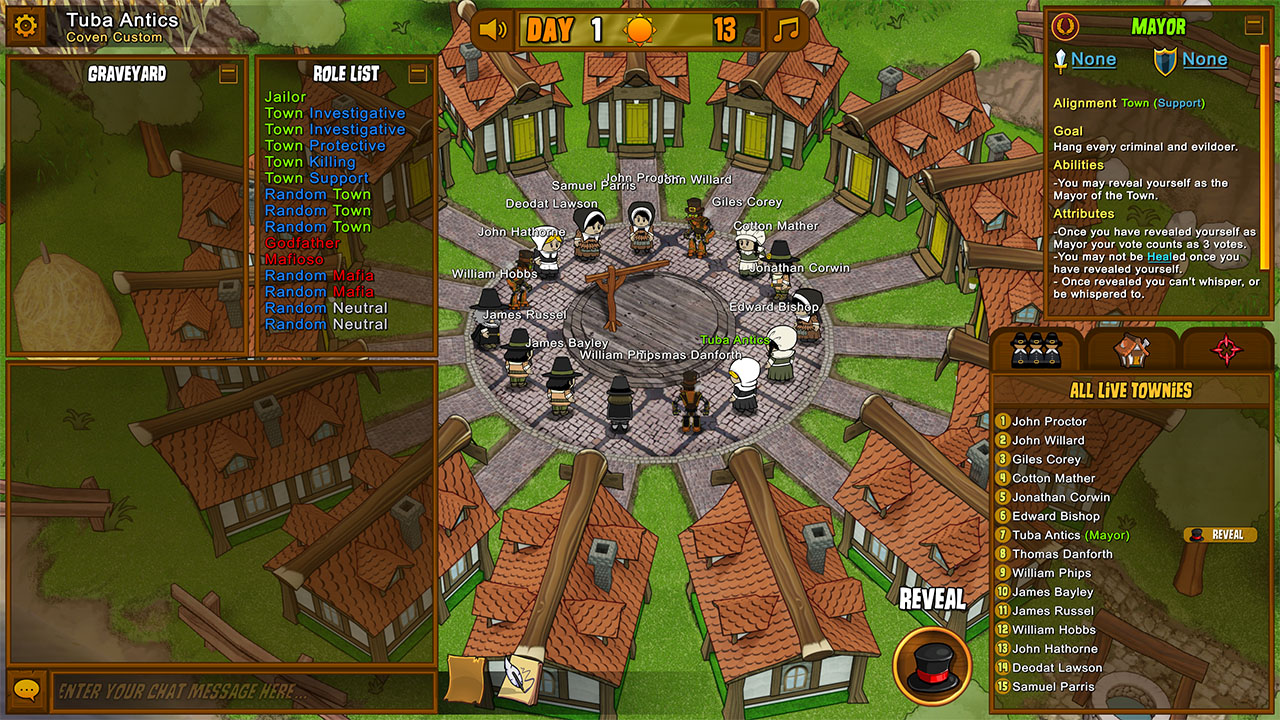Open the chat speech bubble icon
1280x720 pixels.
[x=27, y=691]
